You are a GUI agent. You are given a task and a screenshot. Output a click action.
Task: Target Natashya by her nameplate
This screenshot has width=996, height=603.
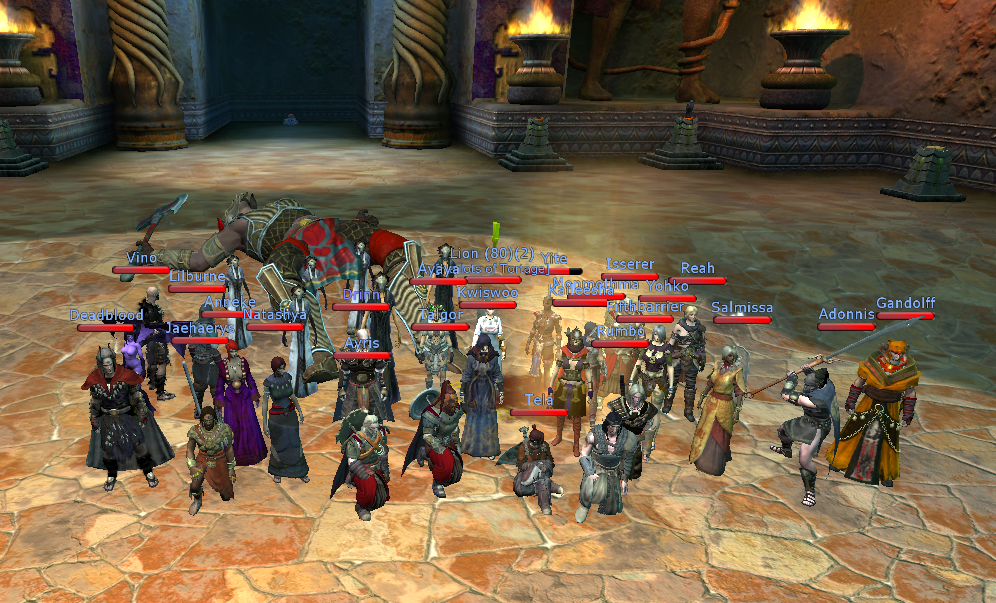pos(275,315)
